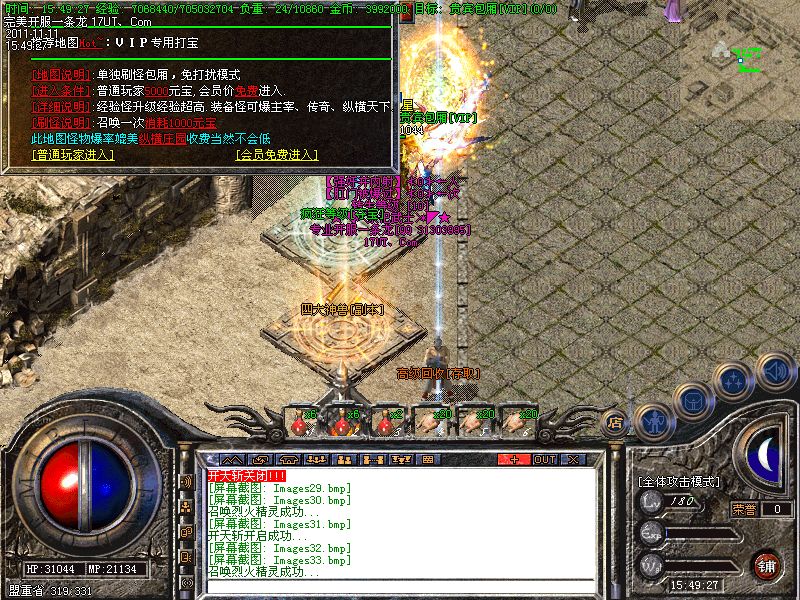Click the red 铺 stall button
This screenshot has height=600, width=800.
tap(767, 565)
